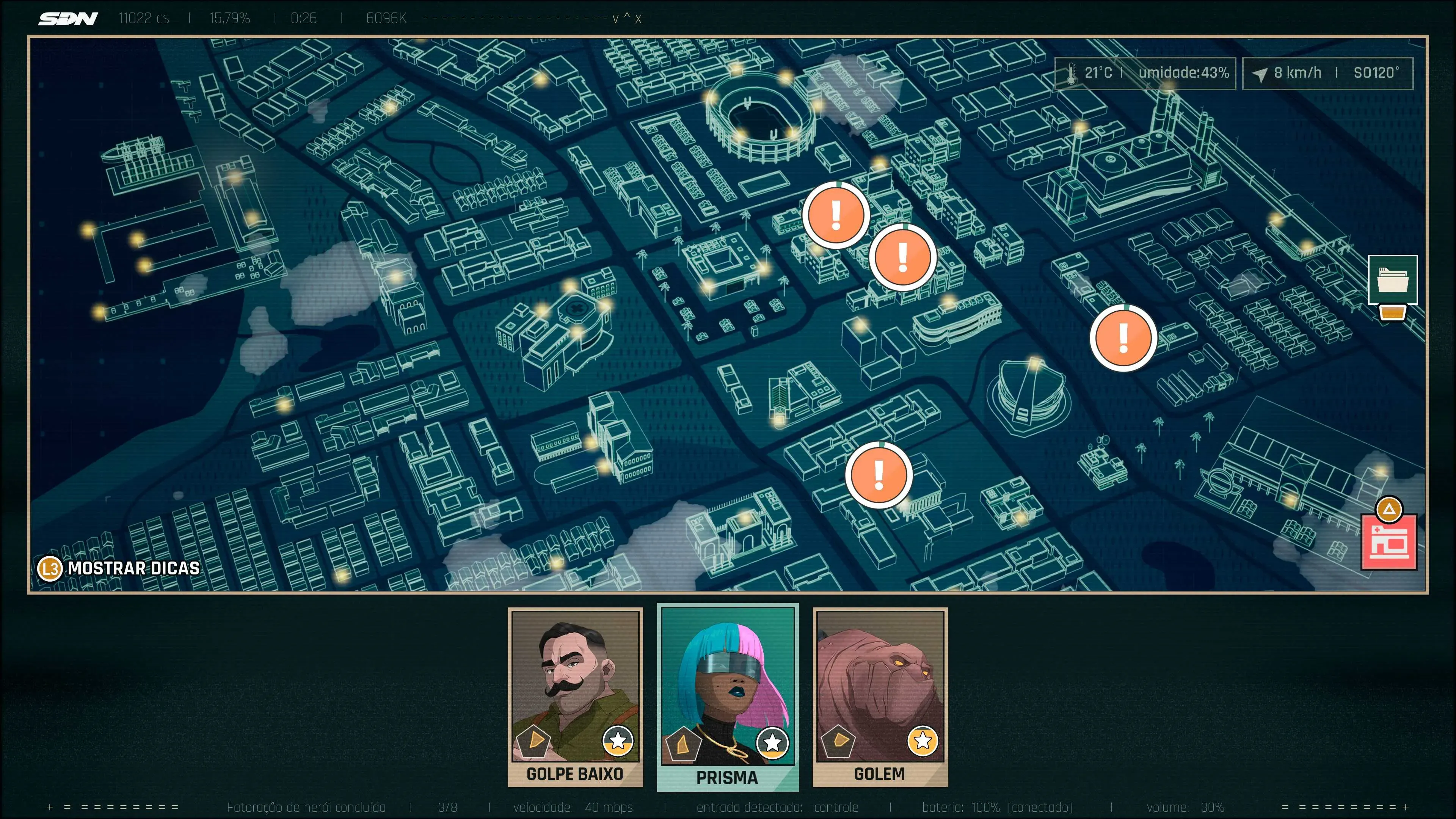Image resolution: width=1456 pixels, height=819 pixels.
Task: Choose the Prisma hero card
Action: pos(728,697)
